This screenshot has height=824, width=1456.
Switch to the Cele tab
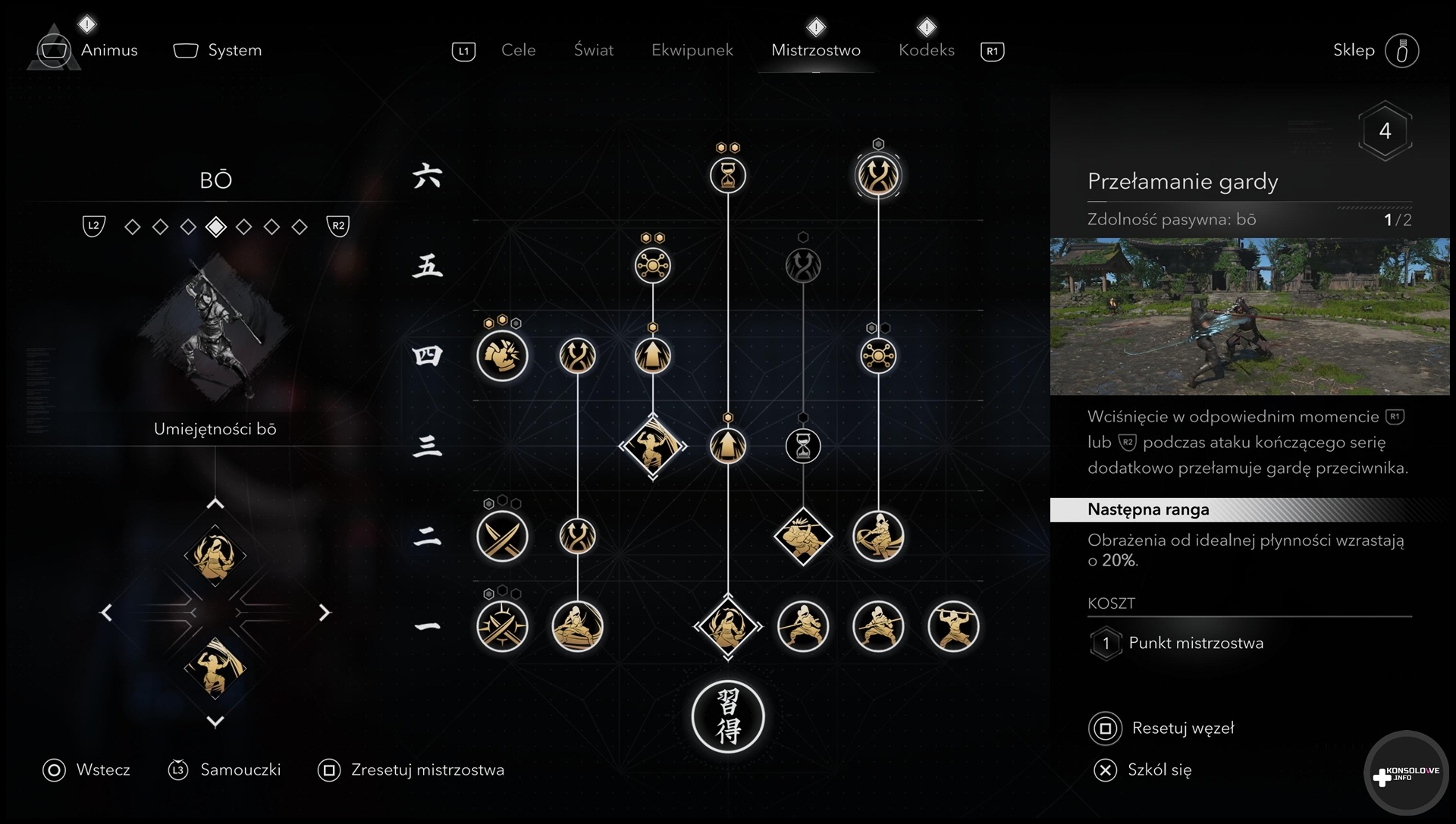pos(518,50)
